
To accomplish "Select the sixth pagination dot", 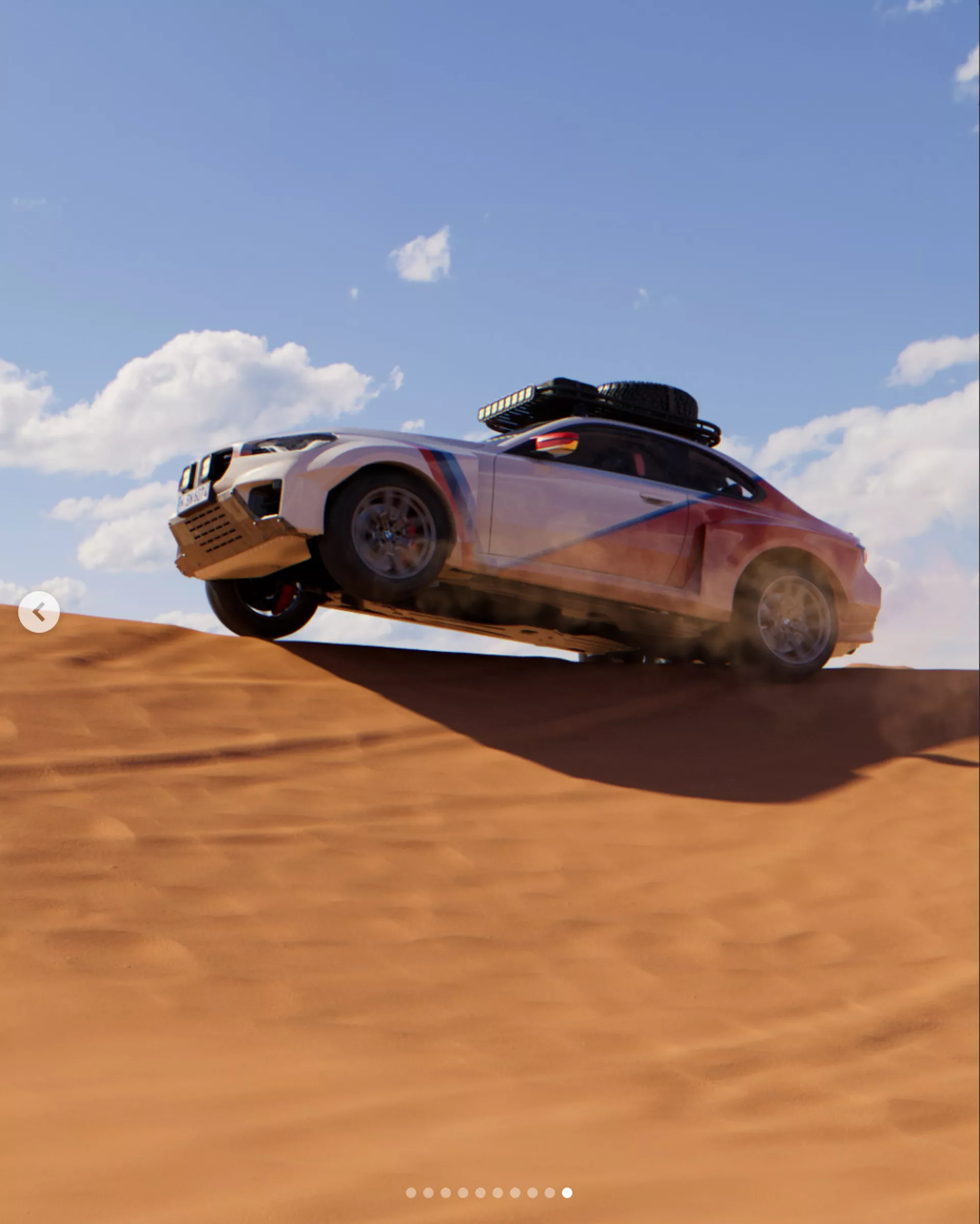I will [x=498, y=1193].
